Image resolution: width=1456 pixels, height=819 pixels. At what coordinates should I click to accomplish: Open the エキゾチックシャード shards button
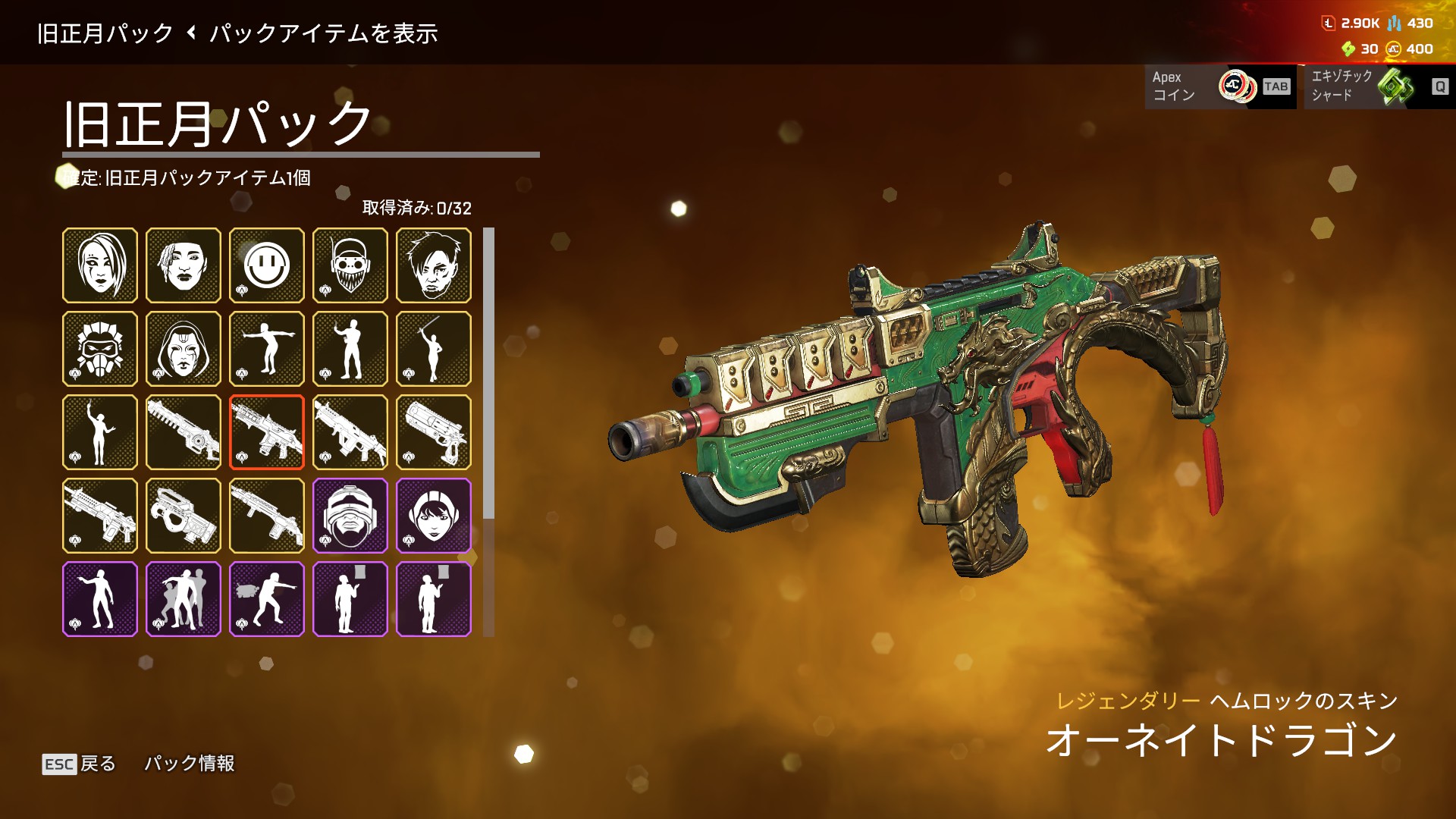click(1379, 86)
